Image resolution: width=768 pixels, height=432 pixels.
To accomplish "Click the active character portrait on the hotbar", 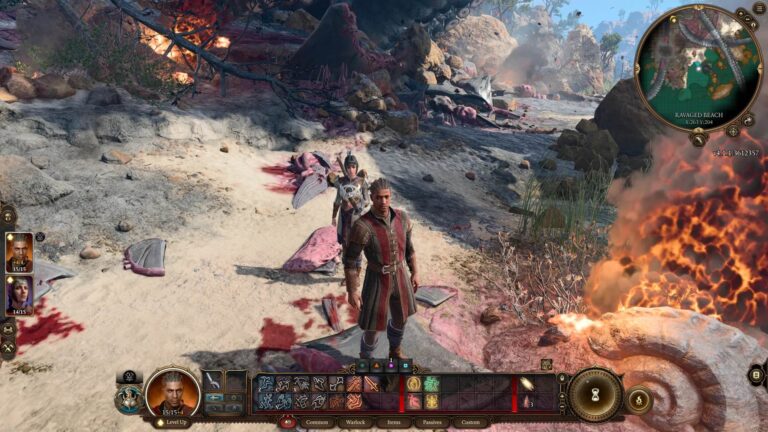I will coord(171,393).
